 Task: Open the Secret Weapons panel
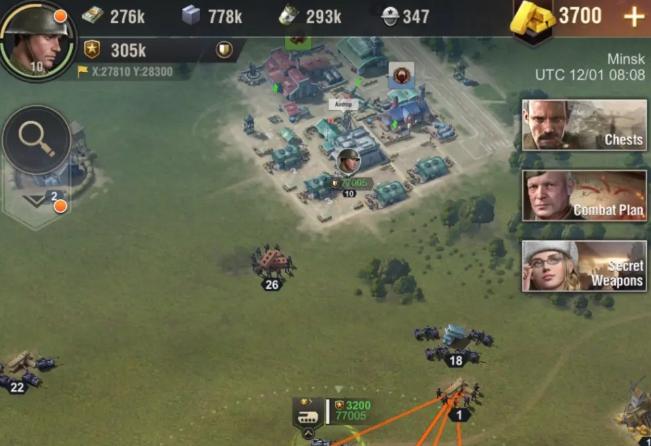[584, 266]
